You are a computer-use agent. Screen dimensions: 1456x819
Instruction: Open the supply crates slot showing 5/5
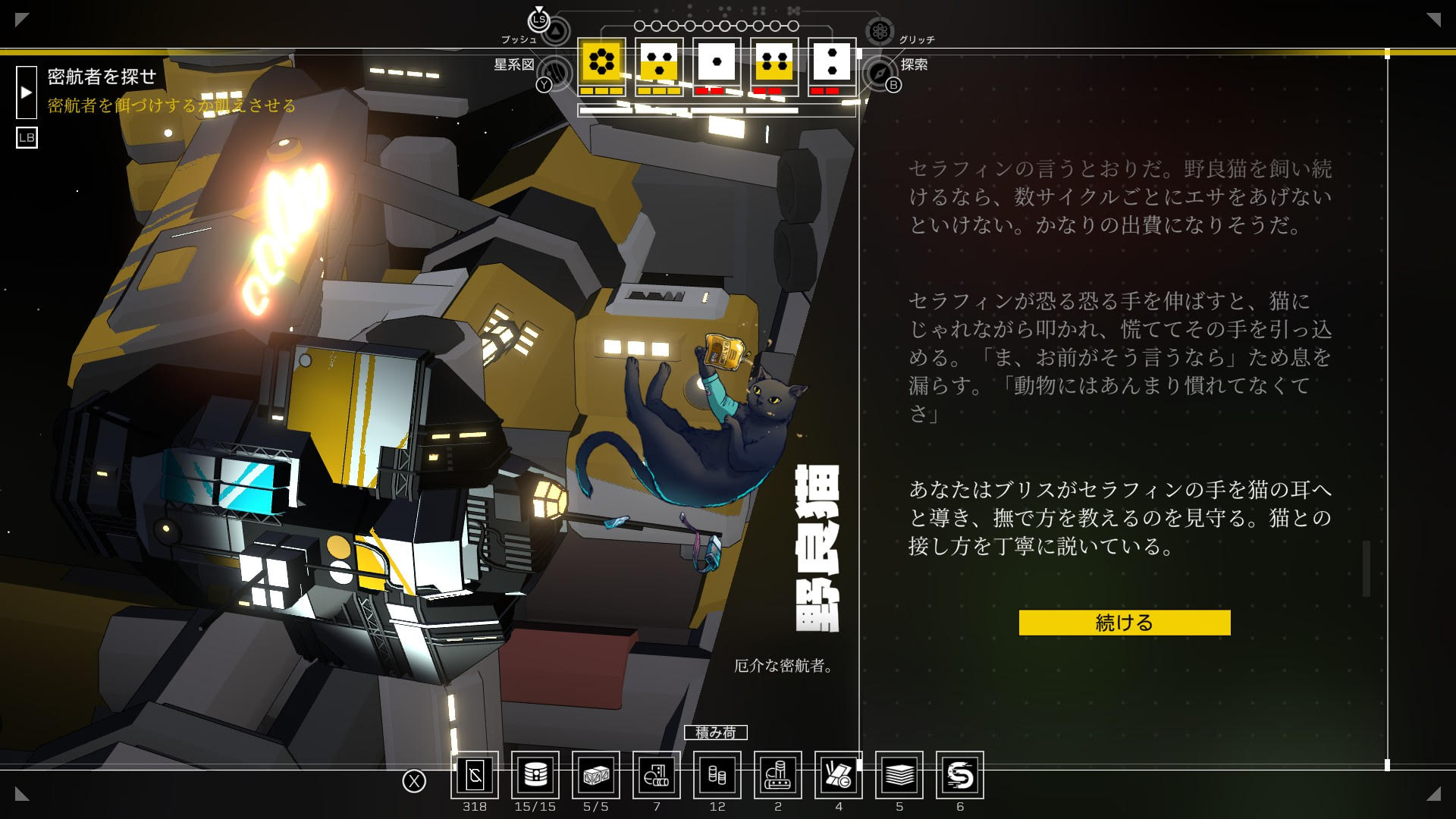point(596,775)
